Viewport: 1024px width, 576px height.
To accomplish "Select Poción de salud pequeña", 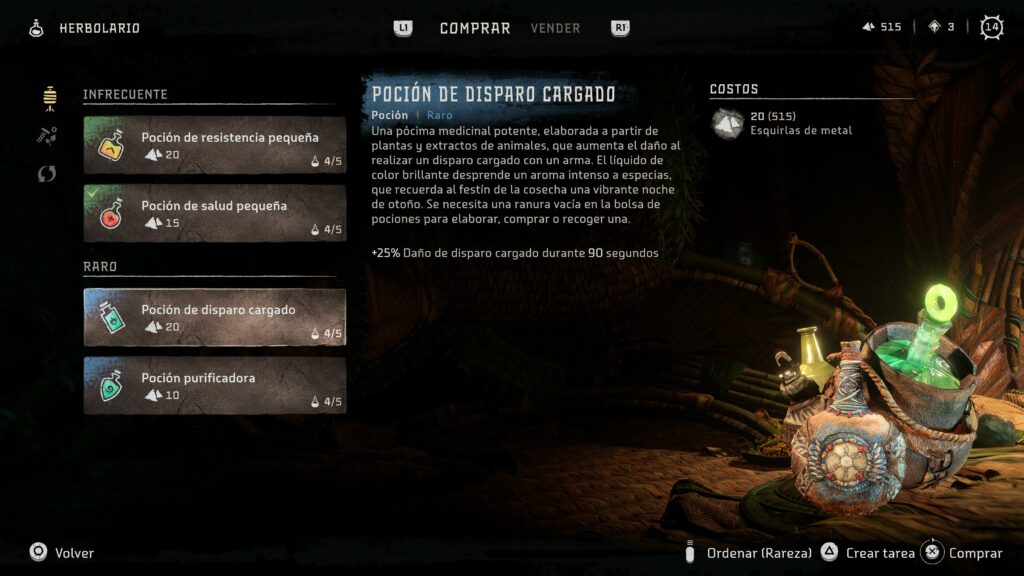I will pyautogui.click(x=215, y=213).
